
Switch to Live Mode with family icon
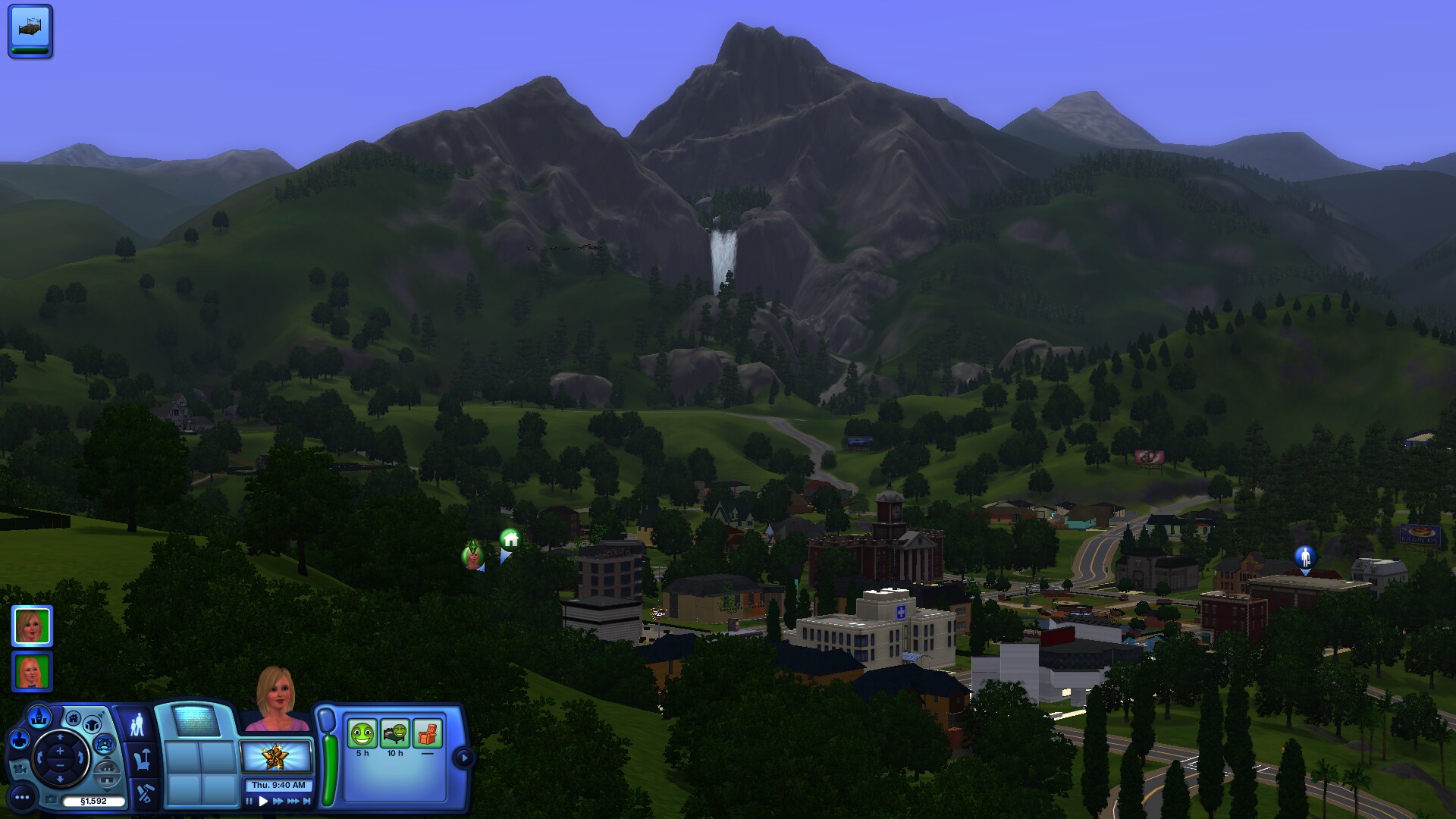pyautogui.click(x=137, y=725)
